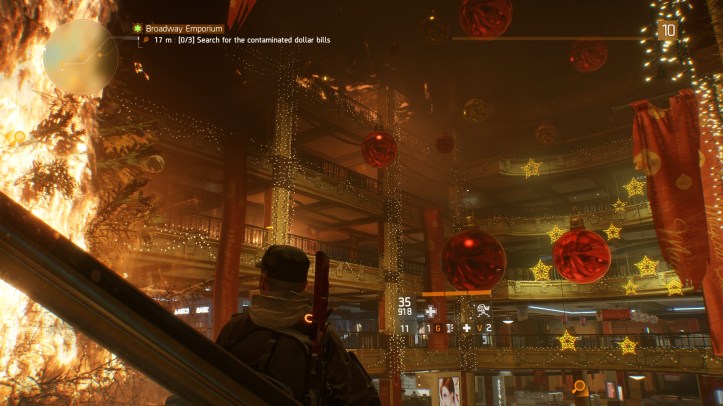Activate the pulse scan skill icon
Image resolution: width=723 pixels, height=406 pixels.
tap(483, 310)
